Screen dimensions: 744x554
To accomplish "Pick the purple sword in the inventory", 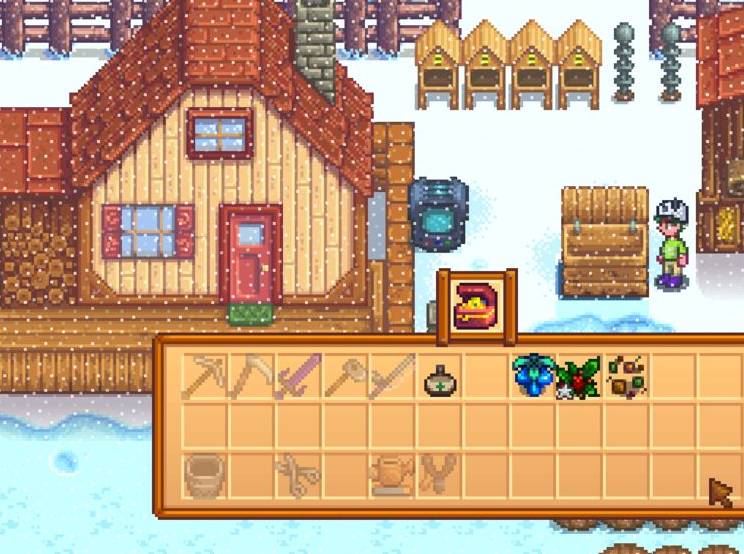I will [298, 377].
